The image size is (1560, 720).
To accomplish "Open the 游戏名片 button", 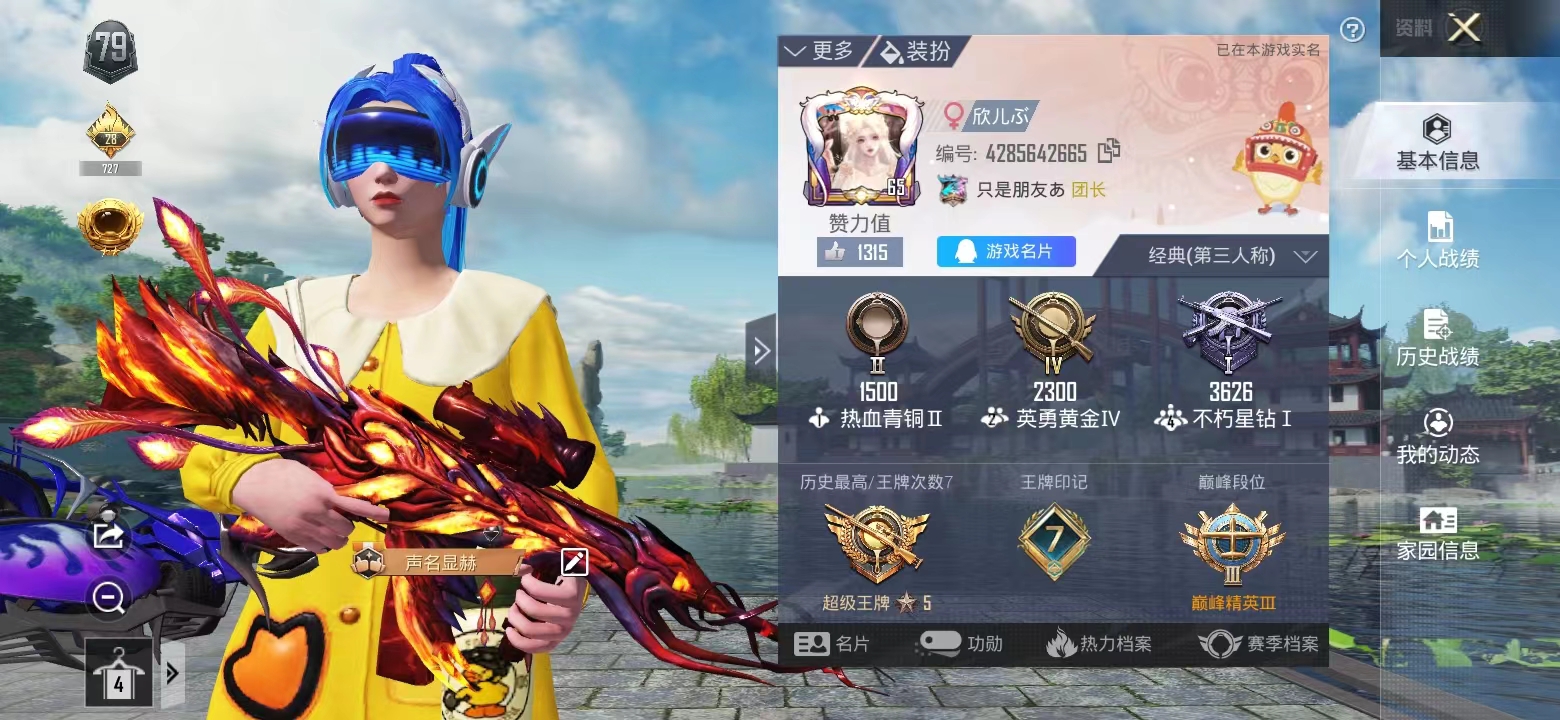I will (x=1006, y=252).
